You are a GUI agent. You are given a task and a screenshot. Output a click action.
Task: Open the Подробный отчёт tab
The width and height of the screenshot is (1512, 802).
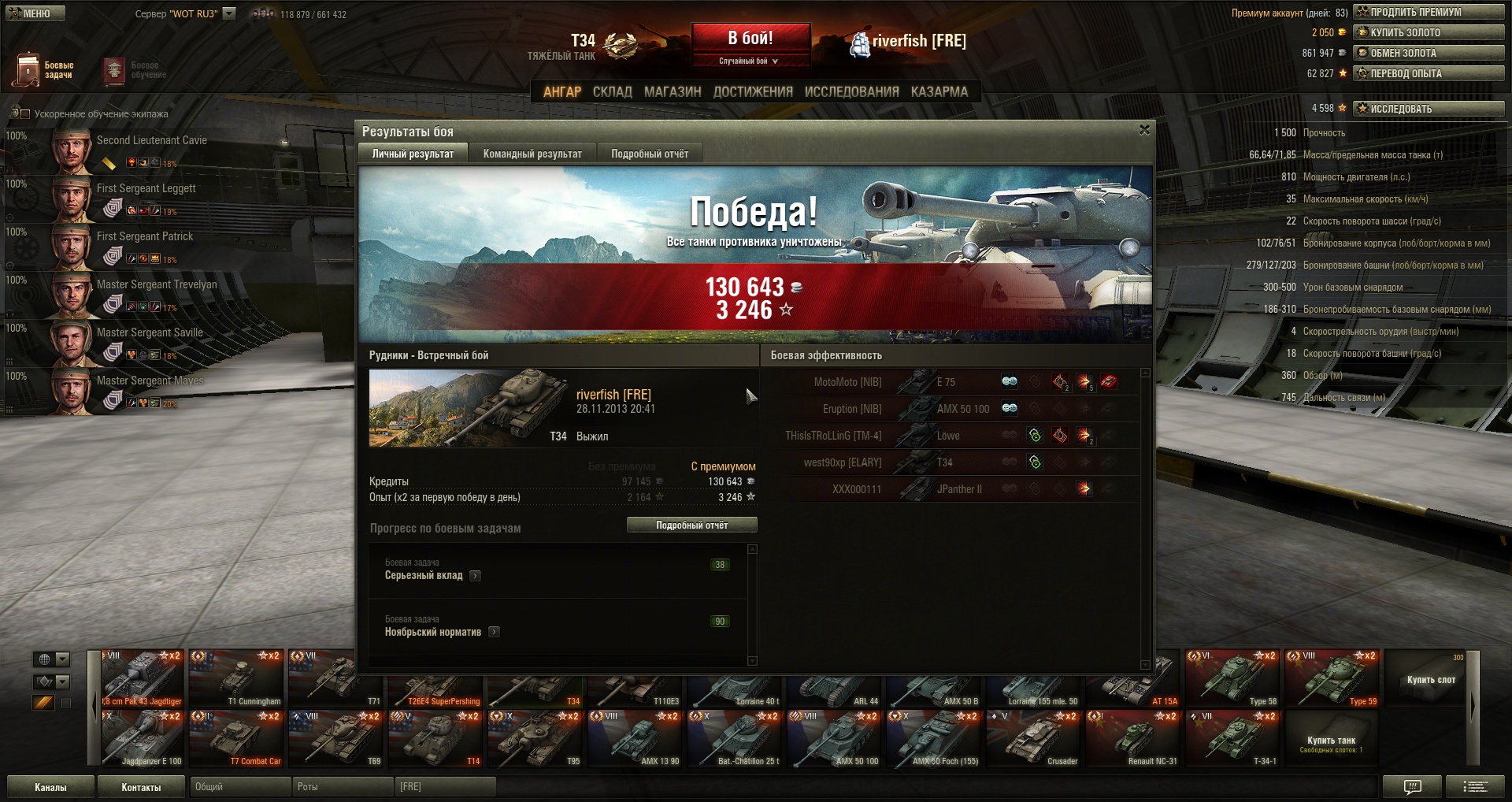pyautogui.click(x=650, y=154)
